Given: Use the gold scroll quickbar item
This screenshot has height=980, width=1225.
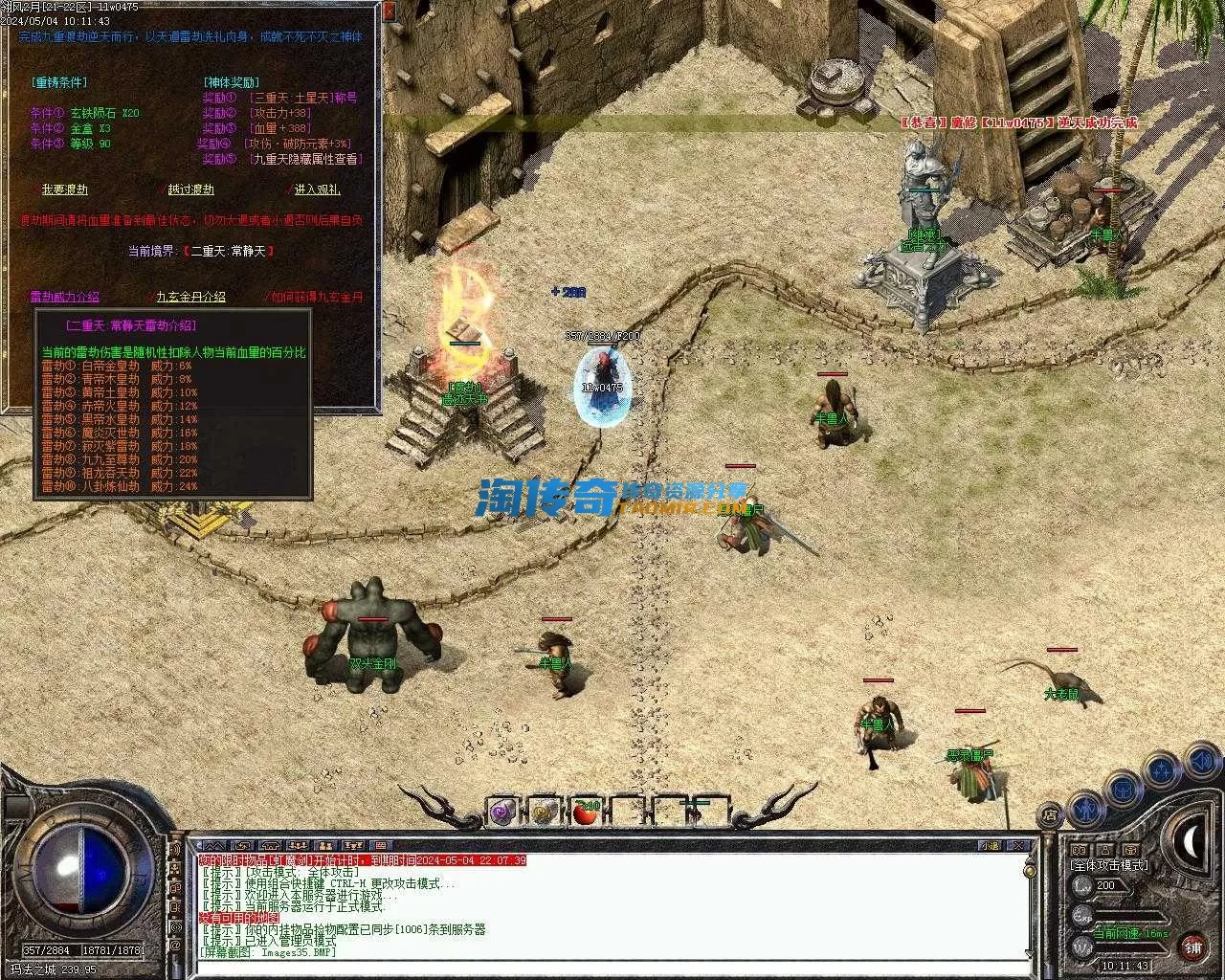Looking at the screenshot, I should pyautogui.click(x=544, y=813).
